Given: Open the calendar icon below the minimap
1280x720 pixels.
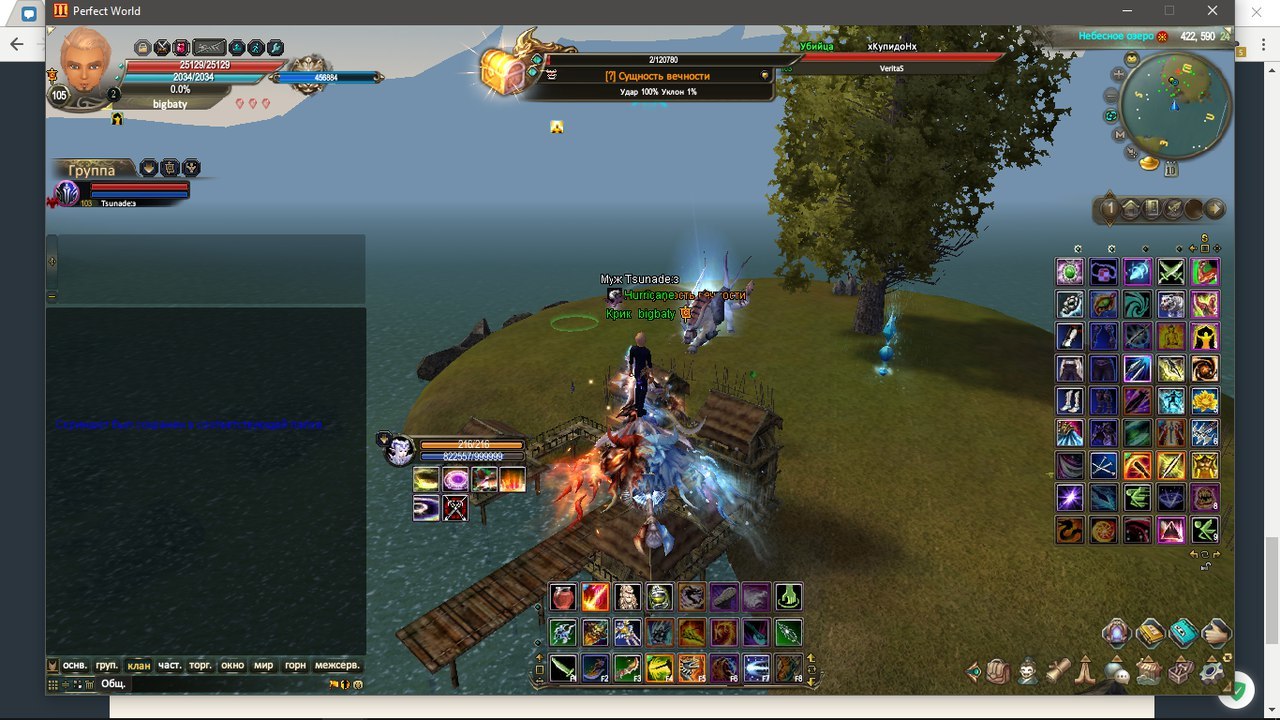Looking at the screenshot, I should point(1171,170).
